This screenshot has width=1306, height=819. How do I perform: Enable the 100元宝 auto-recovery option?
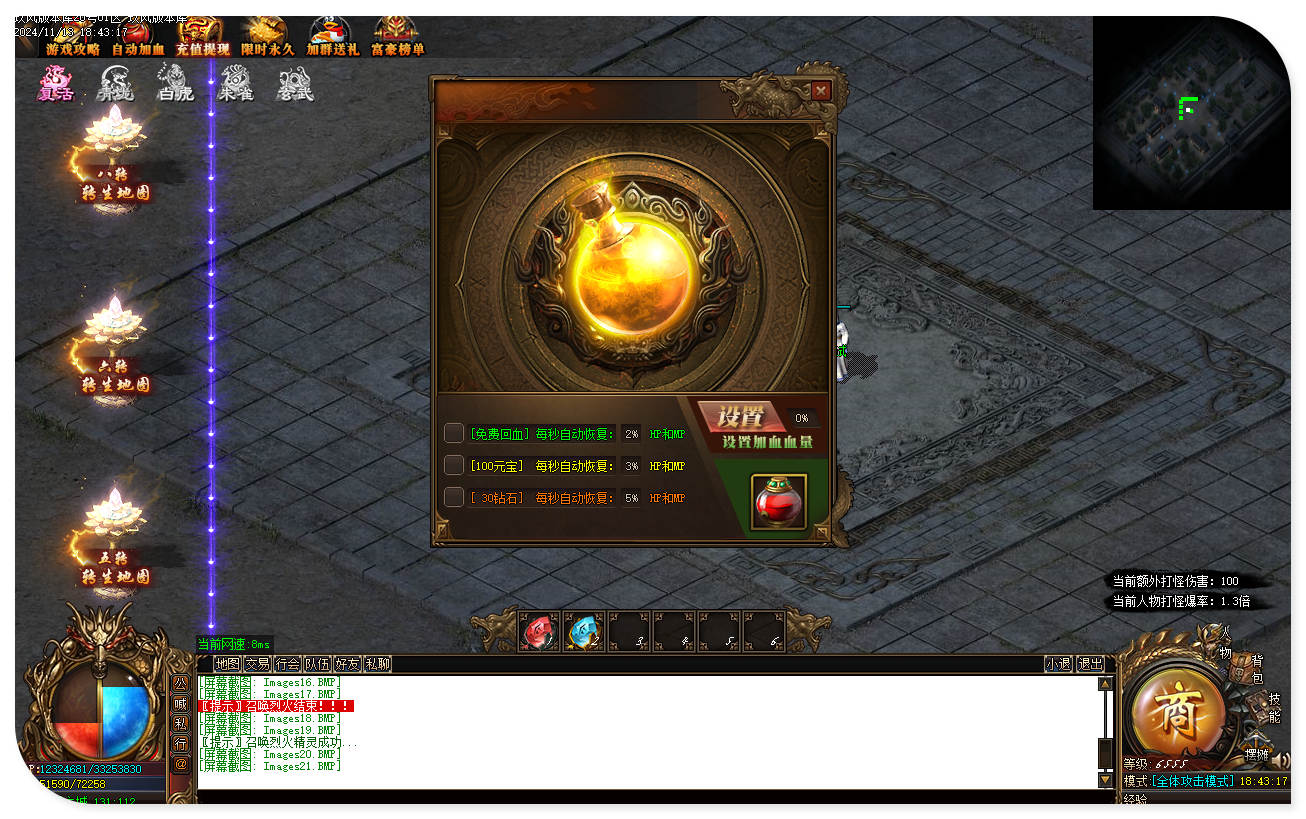pyautogui.click(x=454, y=465)
